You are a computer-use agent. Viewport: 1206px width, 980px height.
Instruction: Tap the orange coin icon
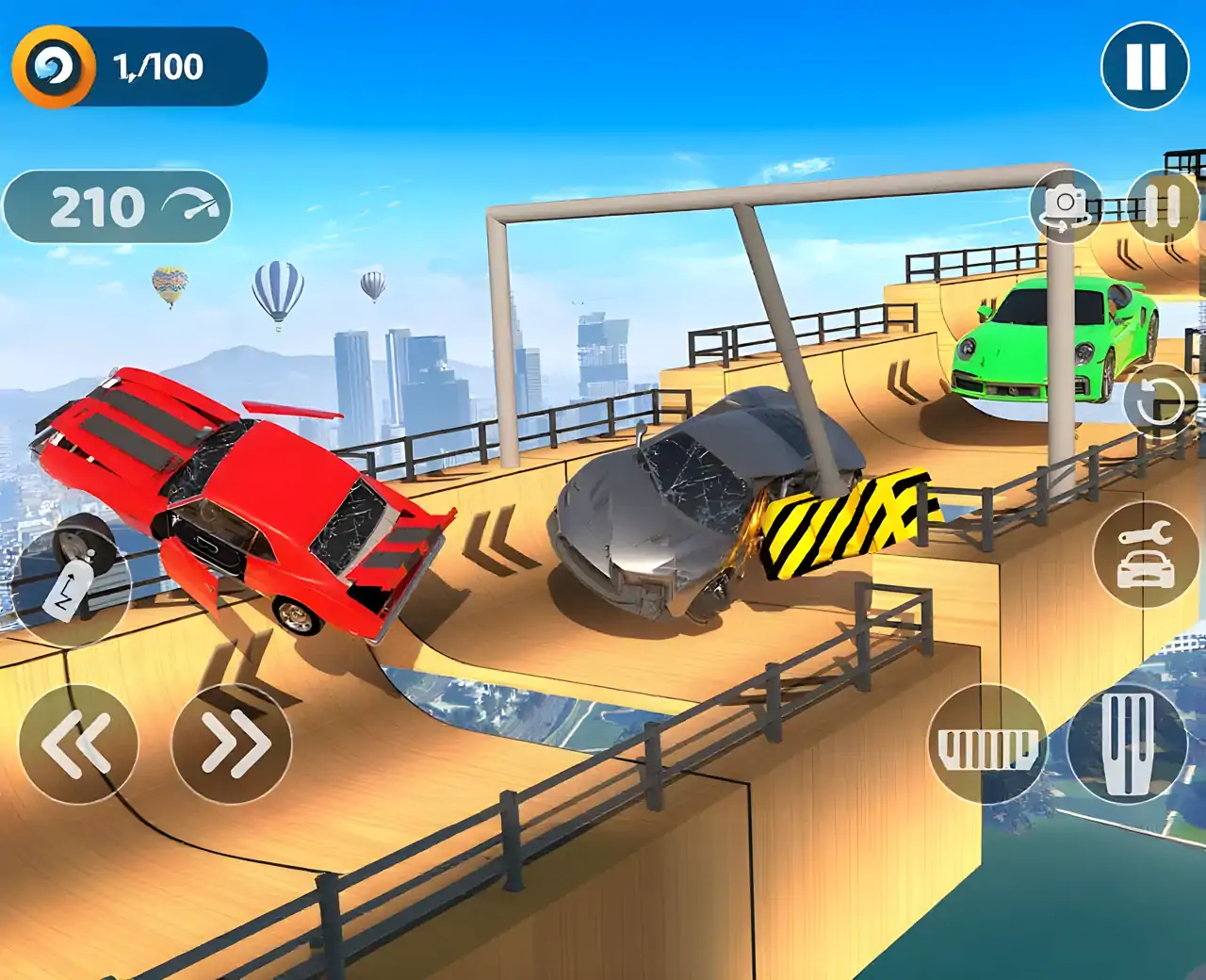tap(54, 67)
